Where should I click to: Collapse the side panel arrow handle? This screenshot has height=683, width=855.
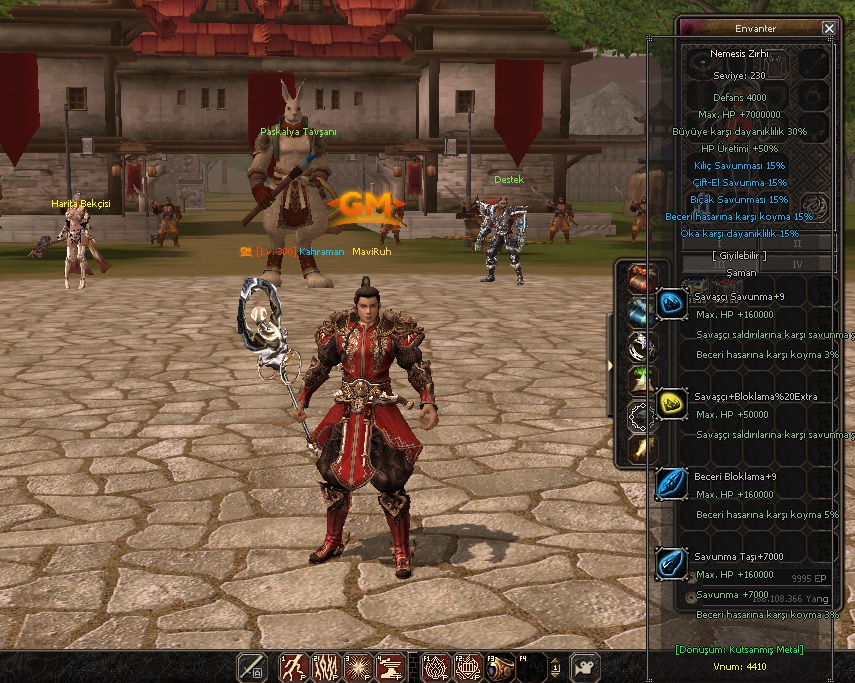tap(611, 365)
